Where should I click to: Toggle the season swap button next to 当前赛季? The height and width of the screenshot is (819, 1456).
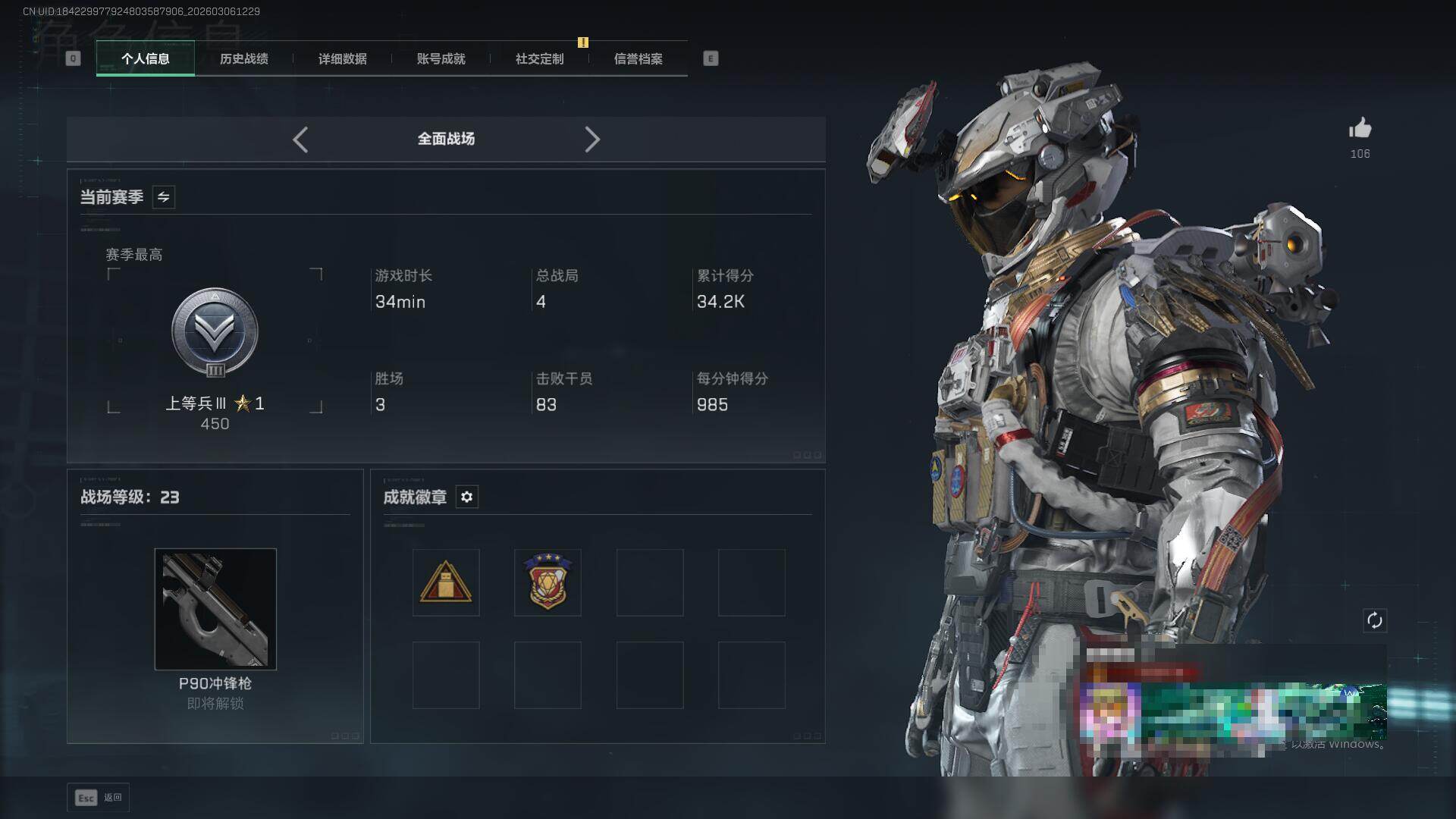click(163, 197)
